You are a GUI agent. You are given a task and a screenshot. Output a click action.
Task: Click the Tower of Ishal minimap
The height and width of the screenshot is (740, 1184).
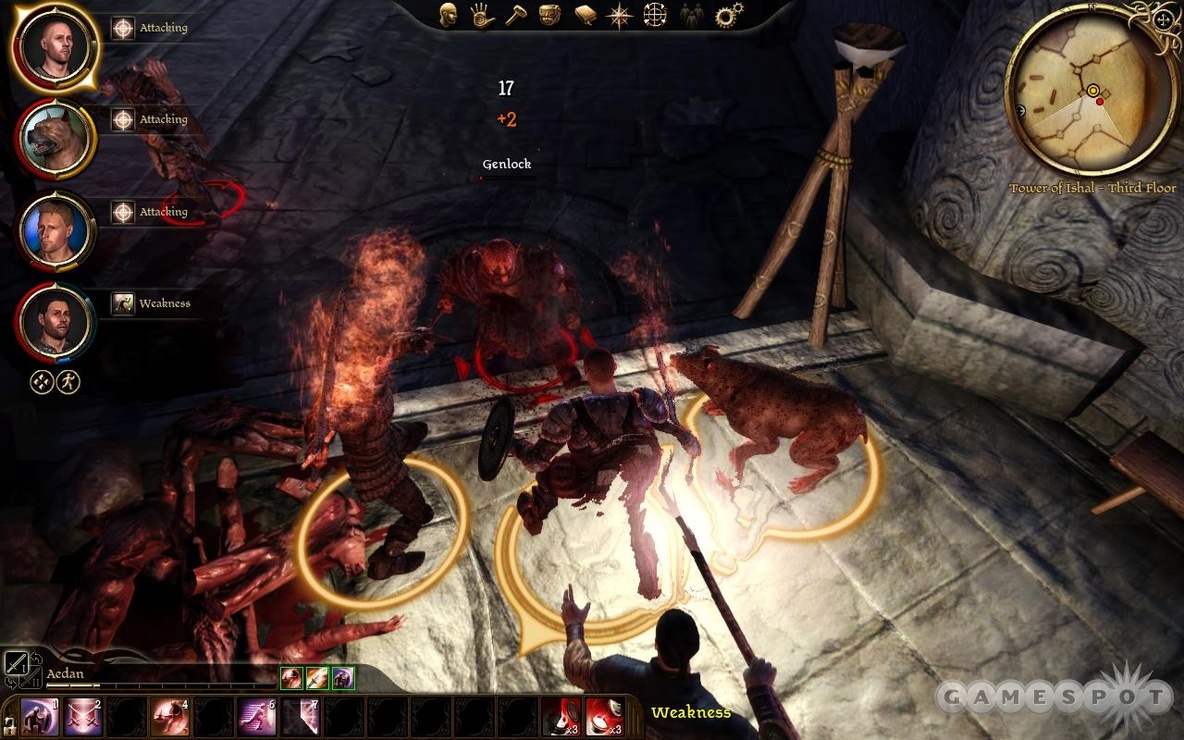pyautogui.click(x=1090, y=90)
